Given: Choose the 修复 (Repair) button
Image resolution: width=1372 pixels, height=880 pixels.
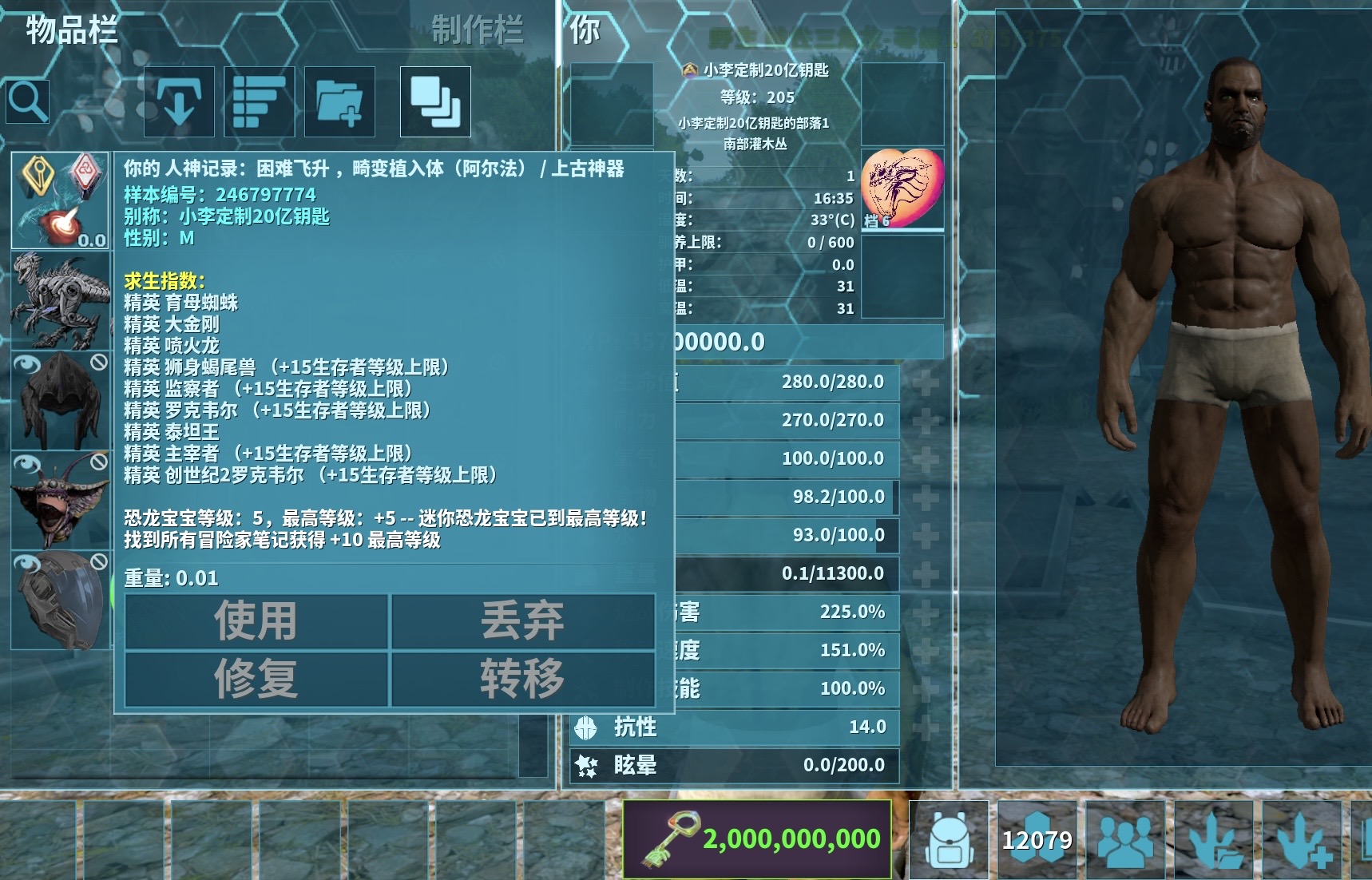Looking at the screenshot, I should (256, 679).
